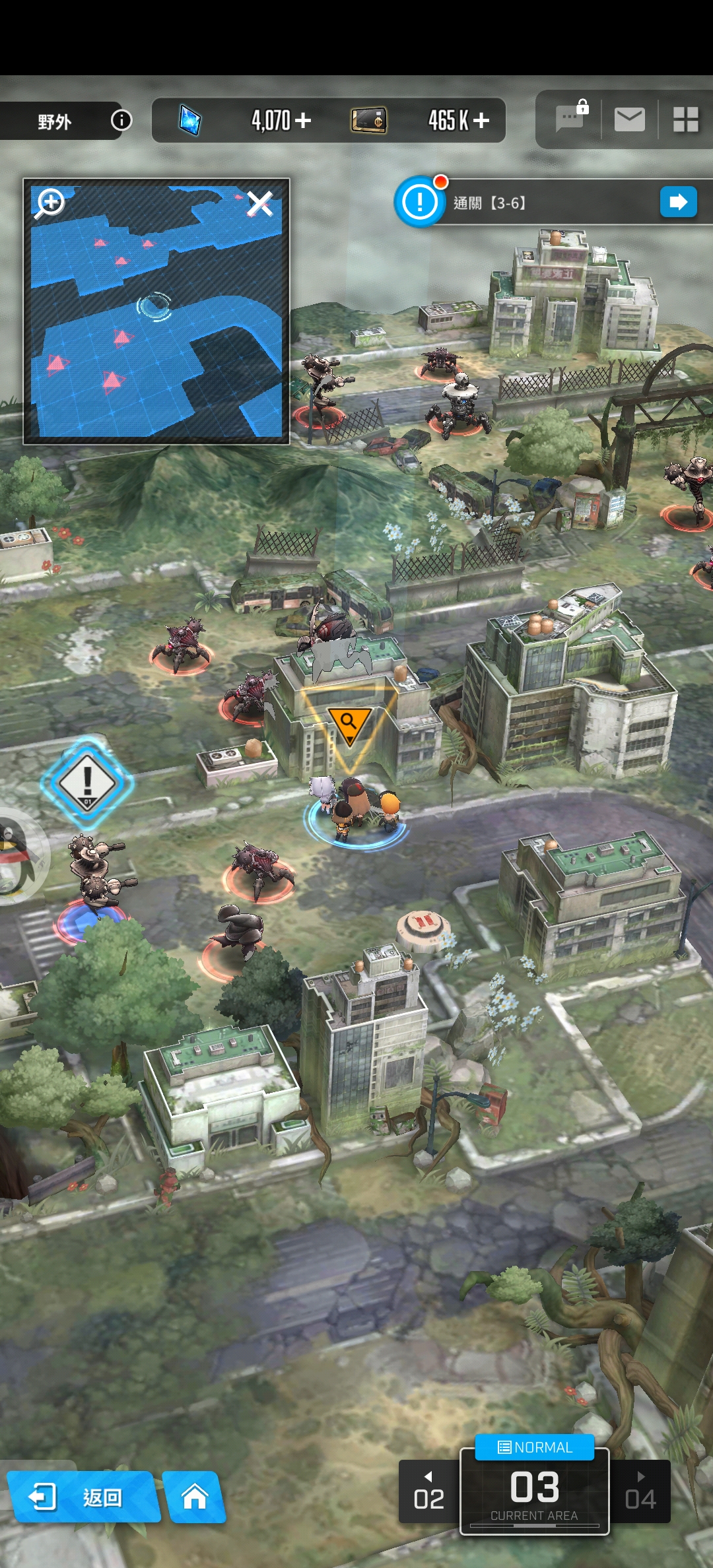Add more blue crystals with the plus

pyautogui.click(x=303, y=120)
